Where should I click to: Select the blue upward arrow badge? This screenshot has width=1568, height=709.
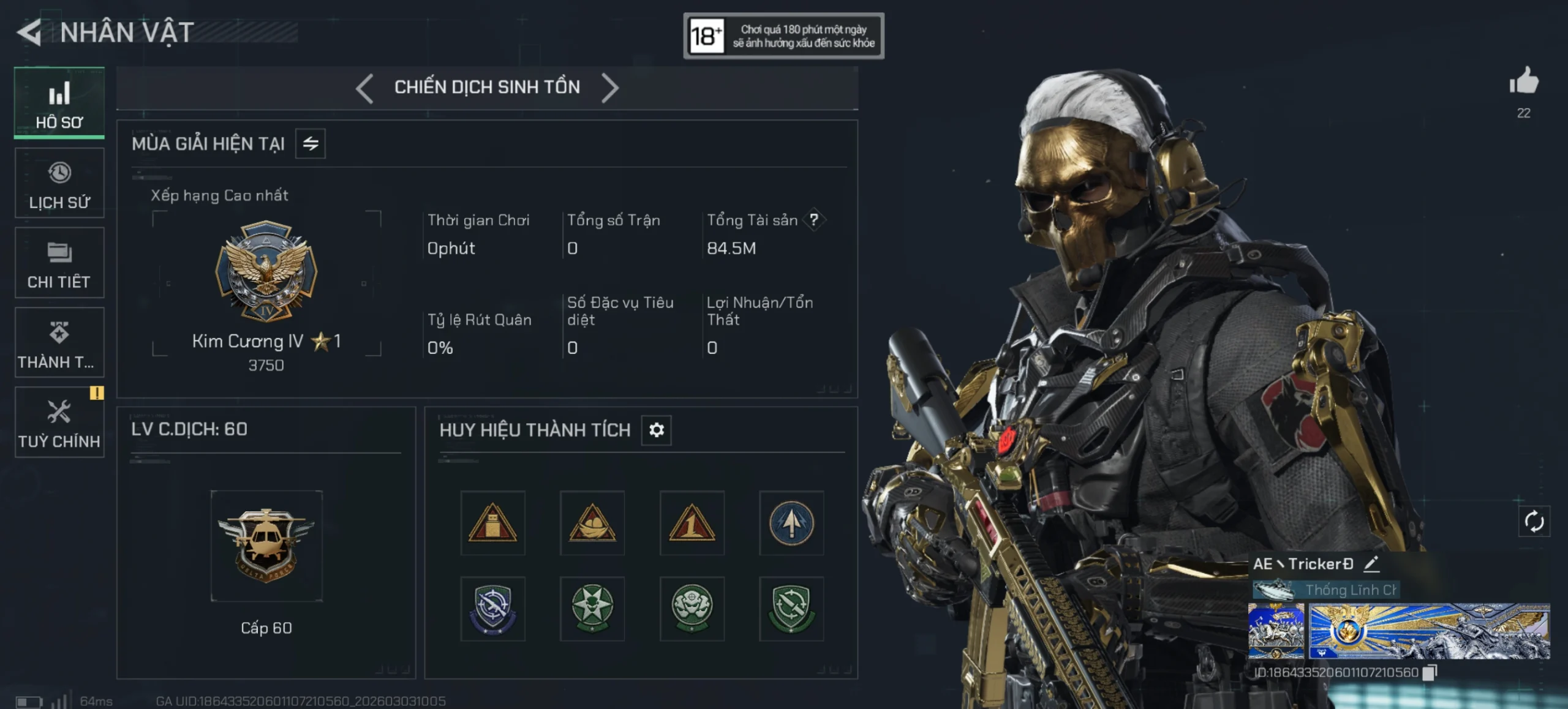tap(791, 523)
